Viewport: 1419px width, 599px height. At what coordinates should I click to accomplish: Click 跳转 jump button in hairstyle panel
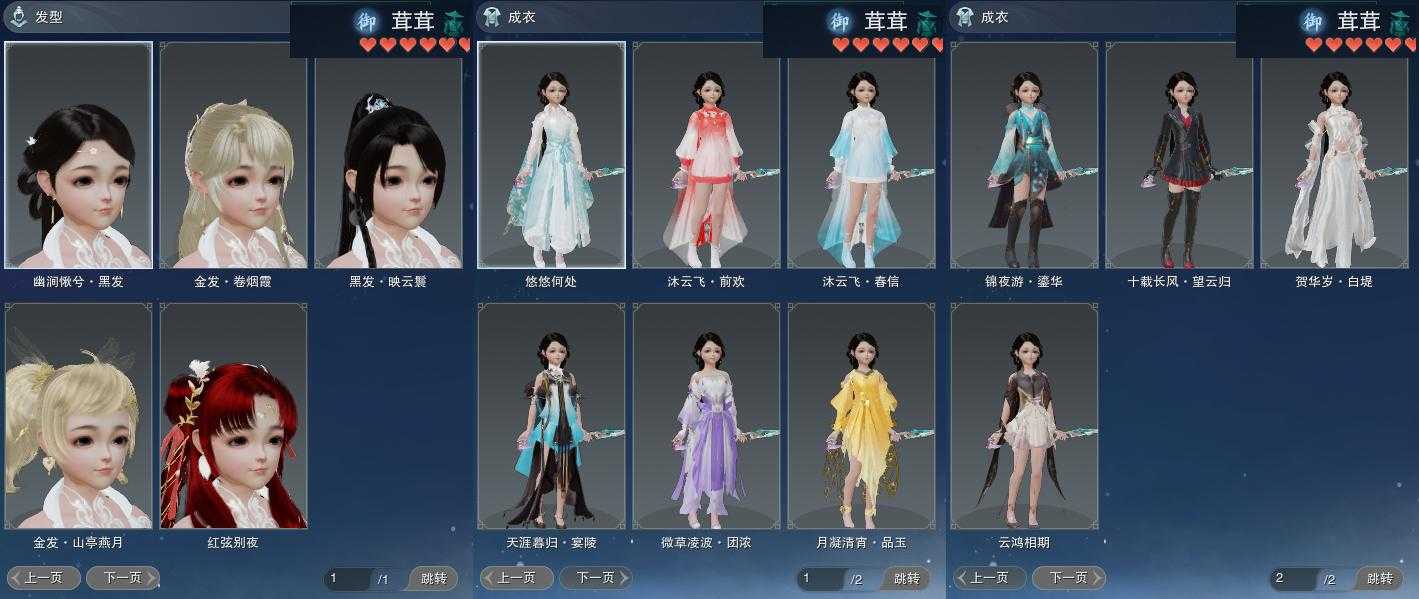[435, 578]
